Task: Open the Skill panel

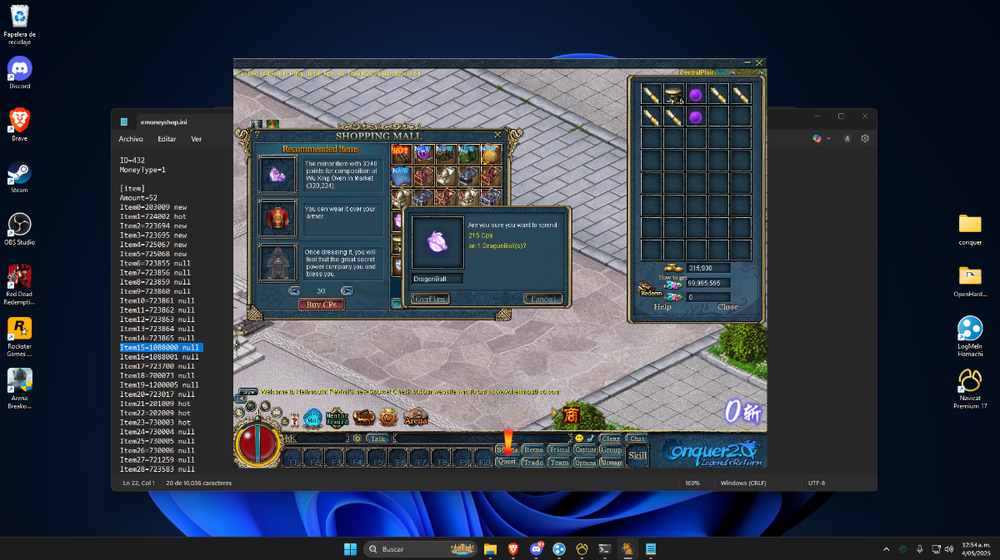Action: pos(637,456)
